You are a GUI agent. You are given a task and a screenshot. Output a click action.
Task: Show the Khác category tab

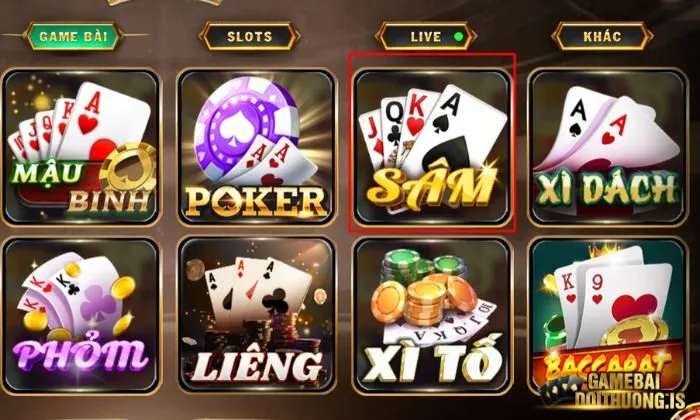(x=602, y=37)
